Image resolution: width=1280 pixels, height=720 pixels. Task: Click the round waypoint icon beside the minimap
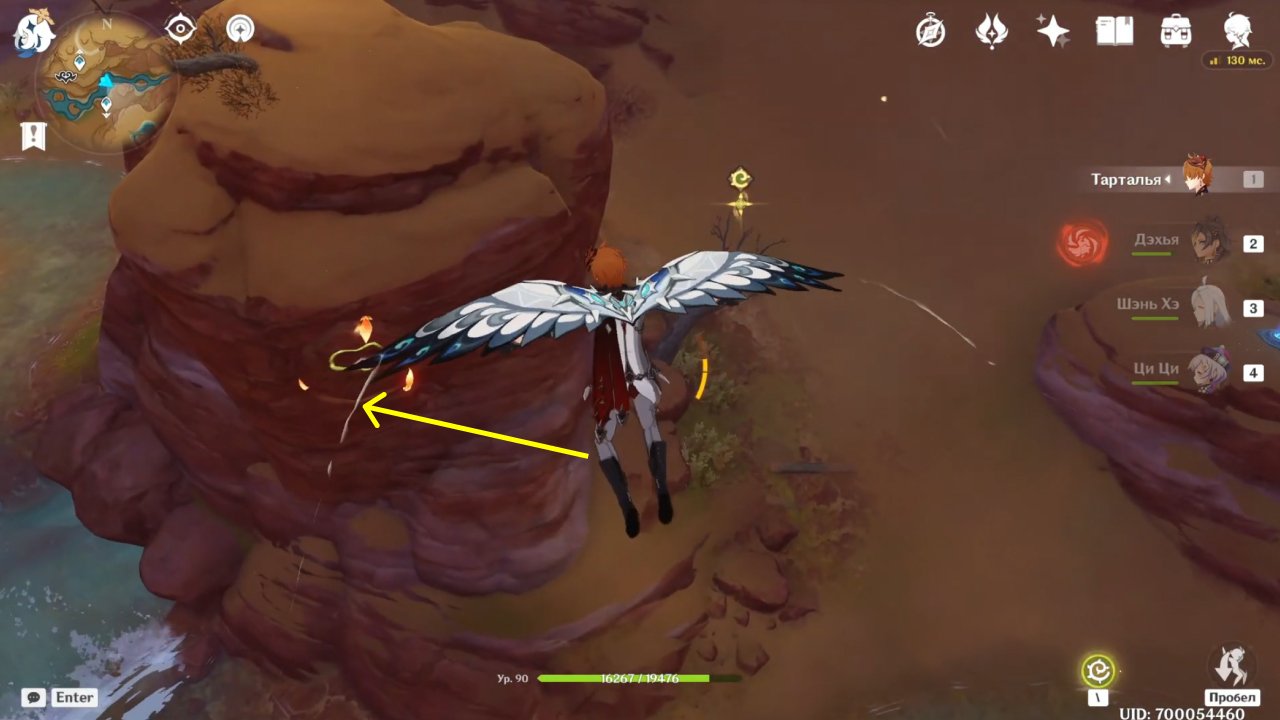[x=240, y=29]
